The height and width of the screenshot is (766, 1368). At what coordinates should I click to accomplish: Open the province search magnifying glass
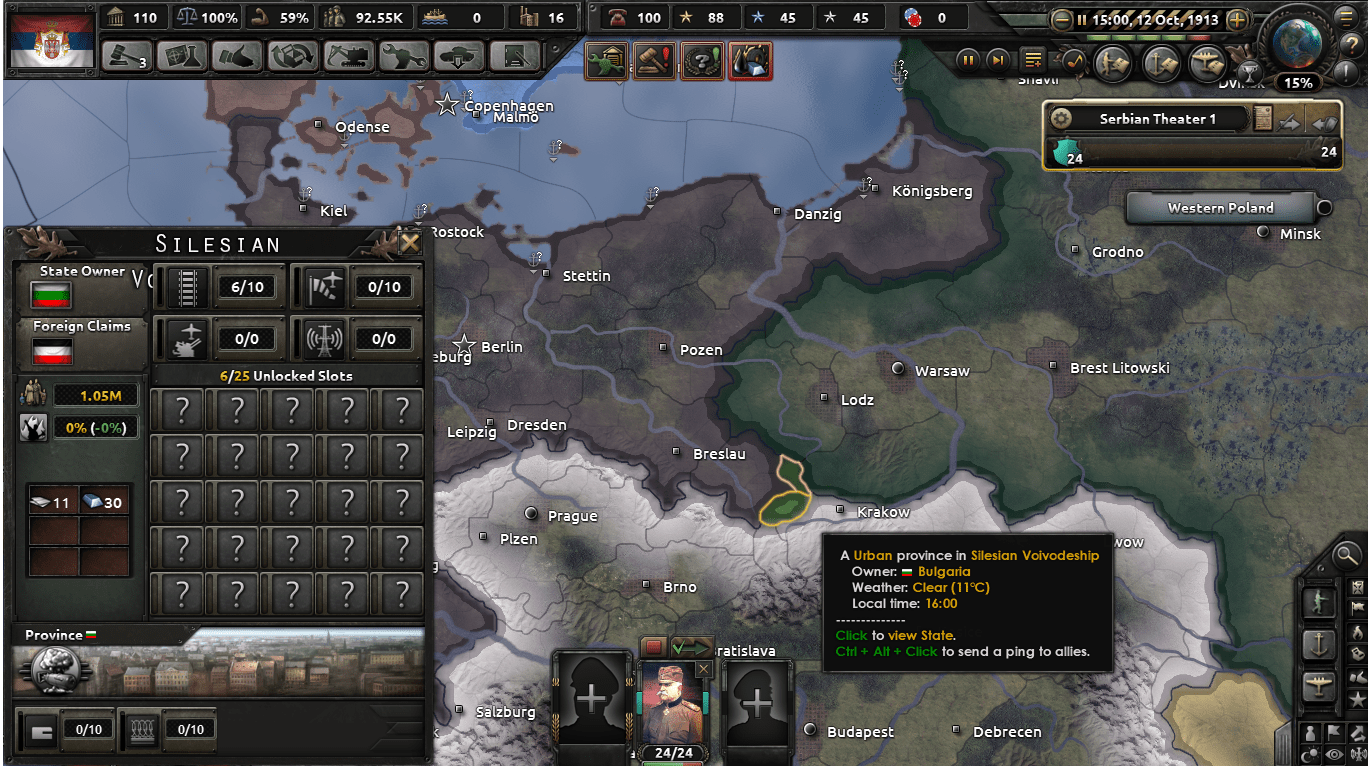pyautogui.click(x=1346, y=556)
